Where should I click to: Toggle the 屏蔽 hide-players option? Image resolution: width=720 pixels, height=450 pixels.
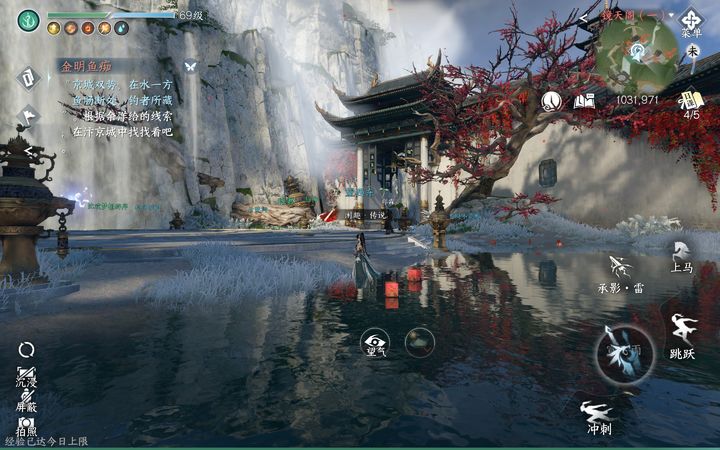(x=27, y=400)
